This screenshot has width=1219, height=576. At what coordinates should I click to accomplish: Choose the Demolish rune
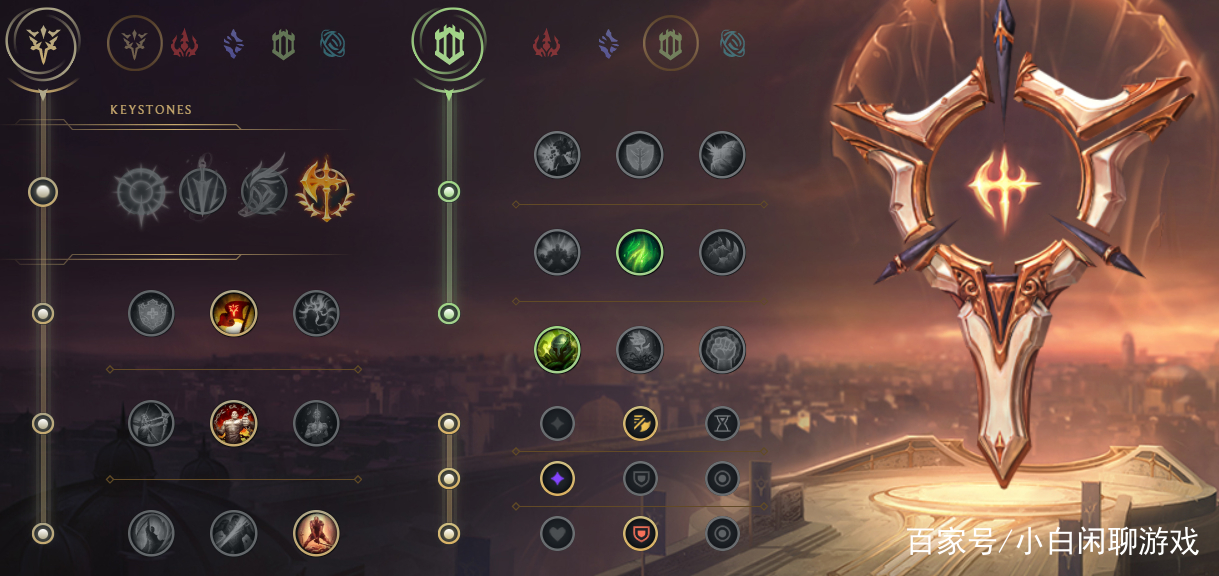[557, 155]
